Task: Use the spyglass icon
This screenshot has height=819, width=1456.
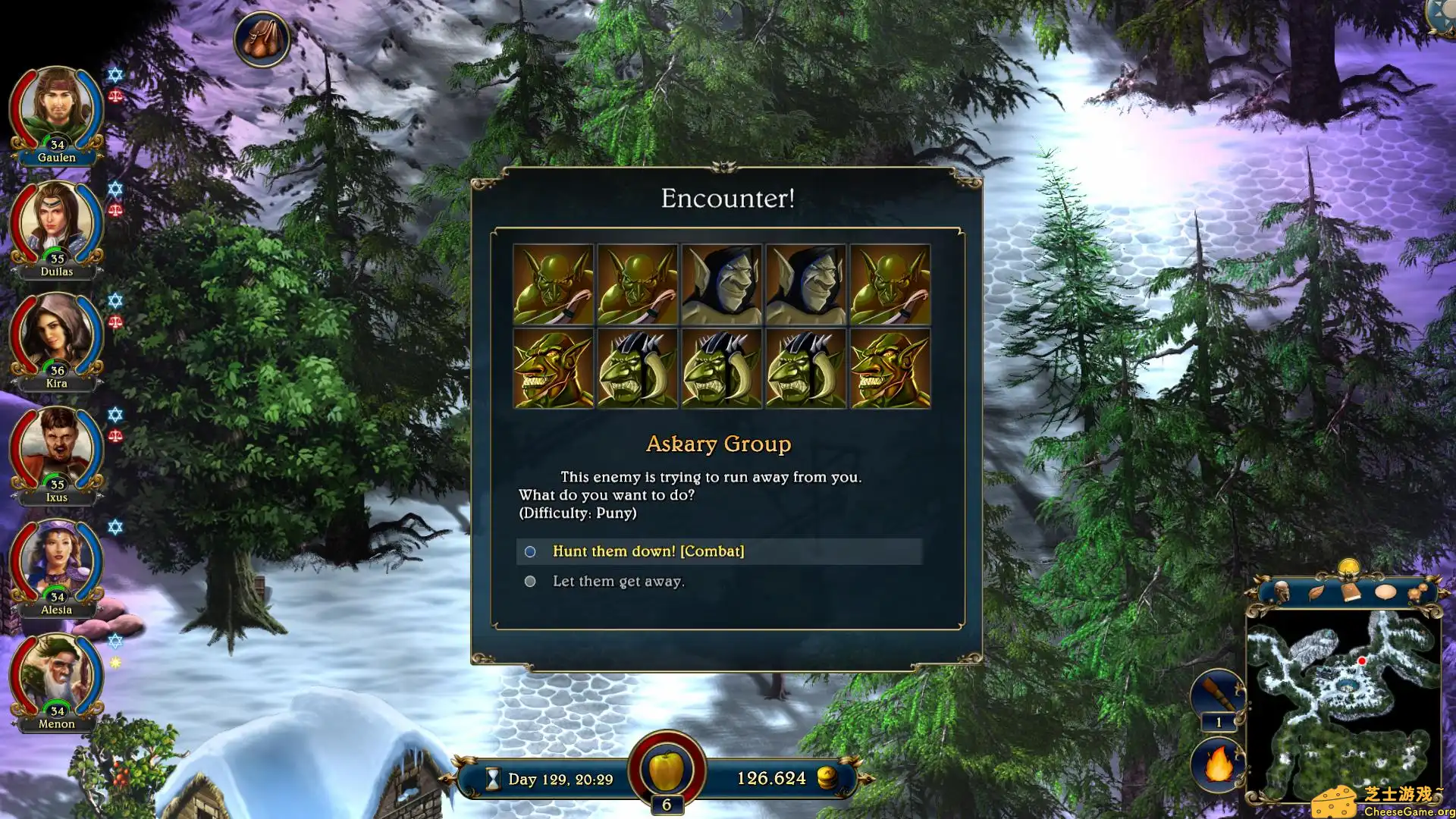Action: (x=1217, y=694)
